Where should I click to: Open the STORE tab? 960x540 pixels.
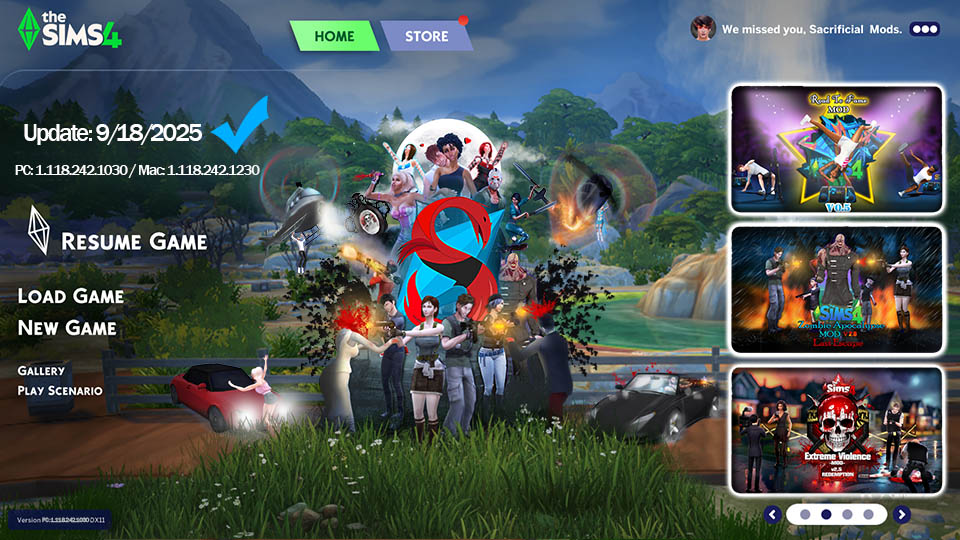click(x=426, y=36)
